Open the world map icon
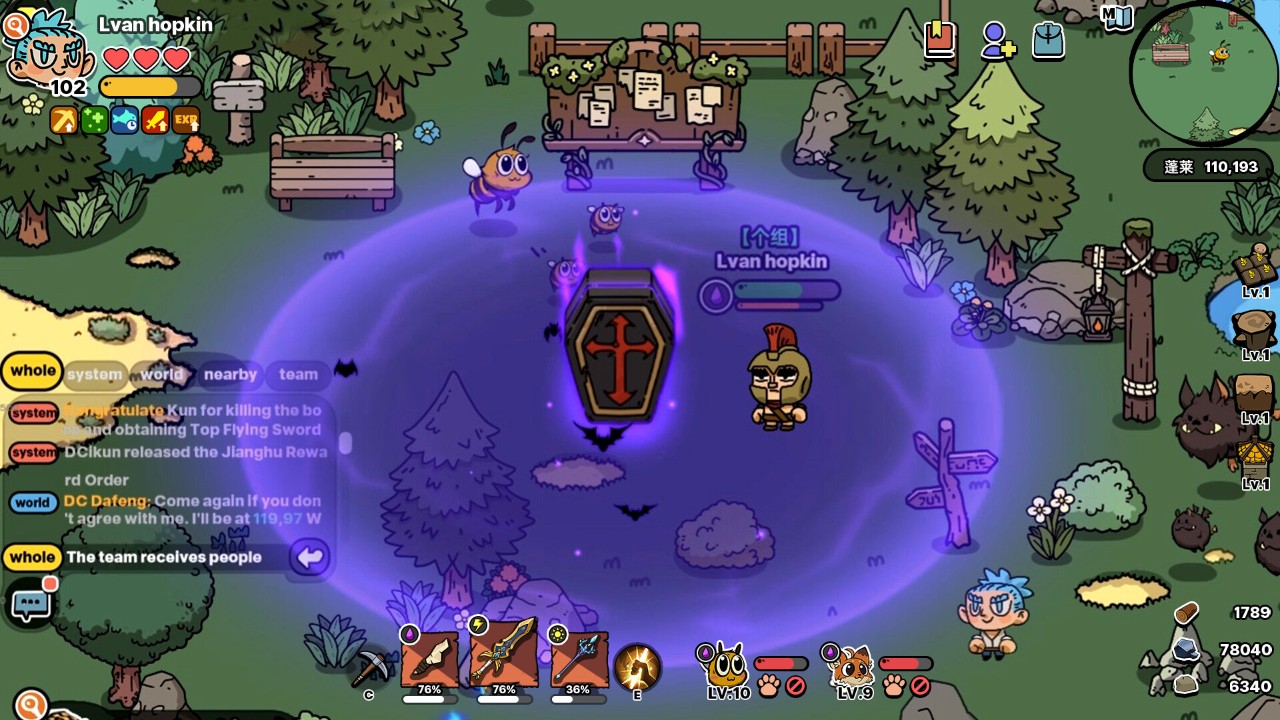 pyautogui.click(x=1117, y=16)
